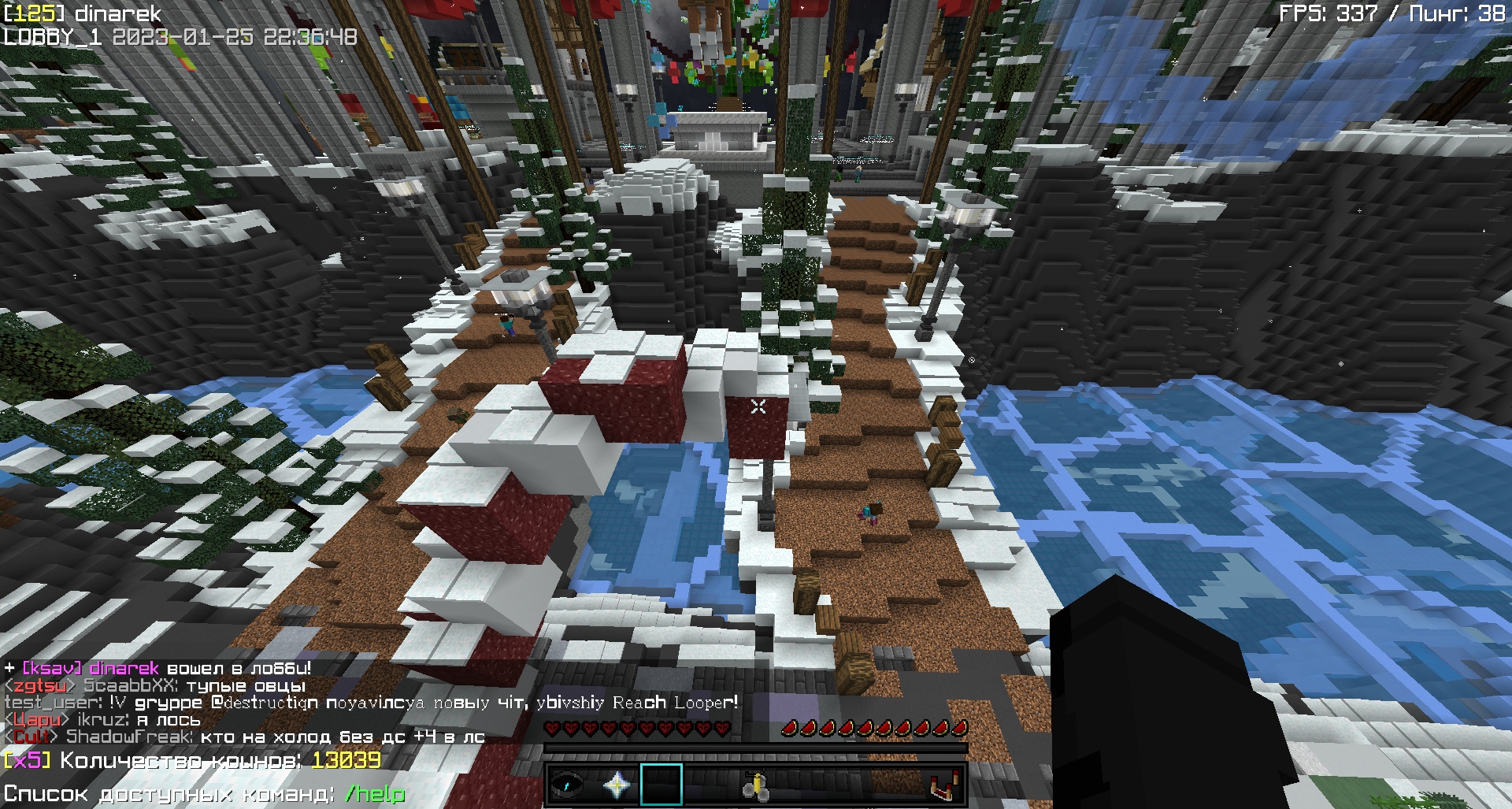This screenshot has width=1512, height=809.
Task: Select the redstone comparator hotbar slot
Action: [x=943, y=785]
